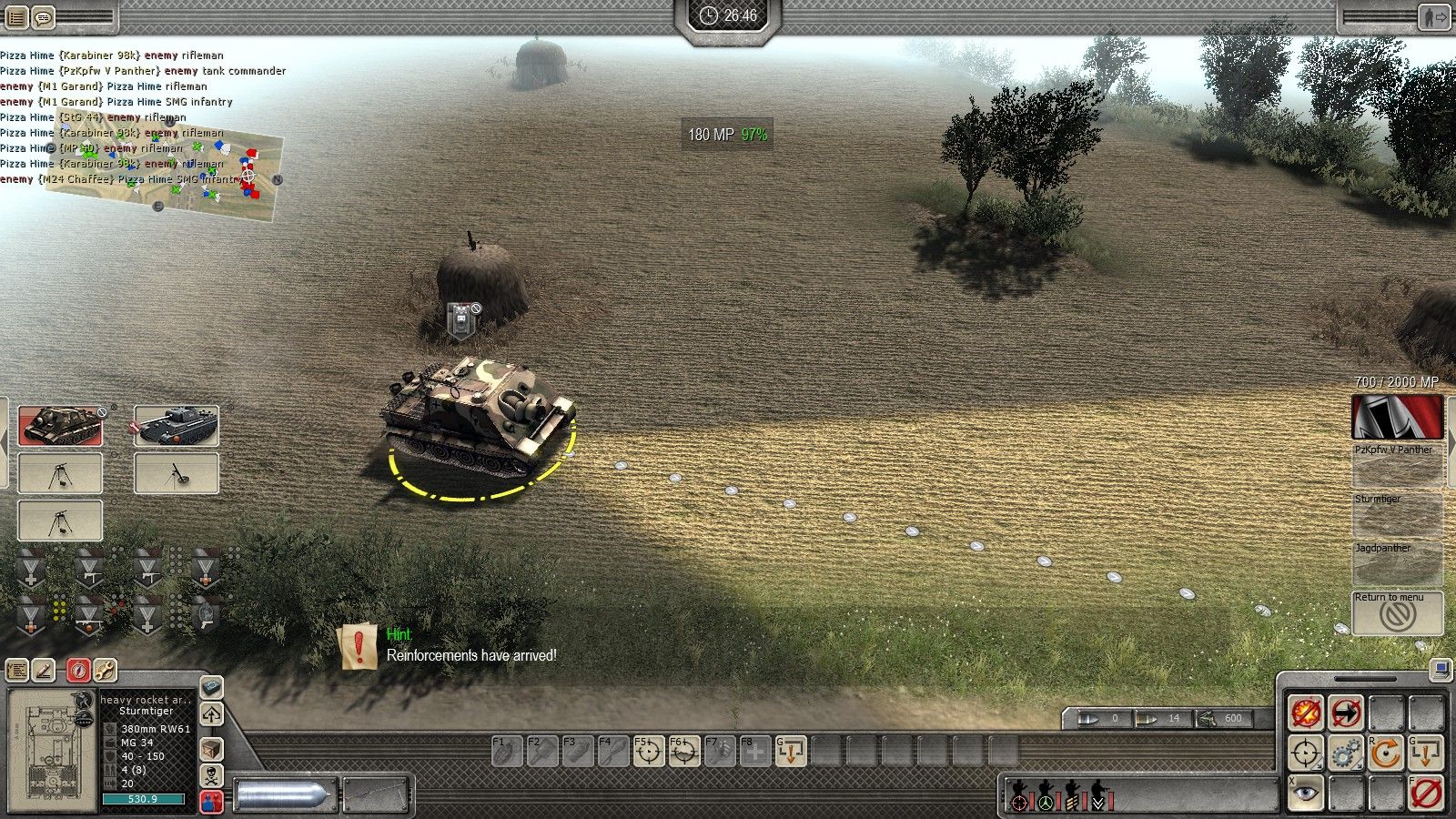
Task: Buy PzKpfw V Panther reinforcement
Action: point(1397,466)
